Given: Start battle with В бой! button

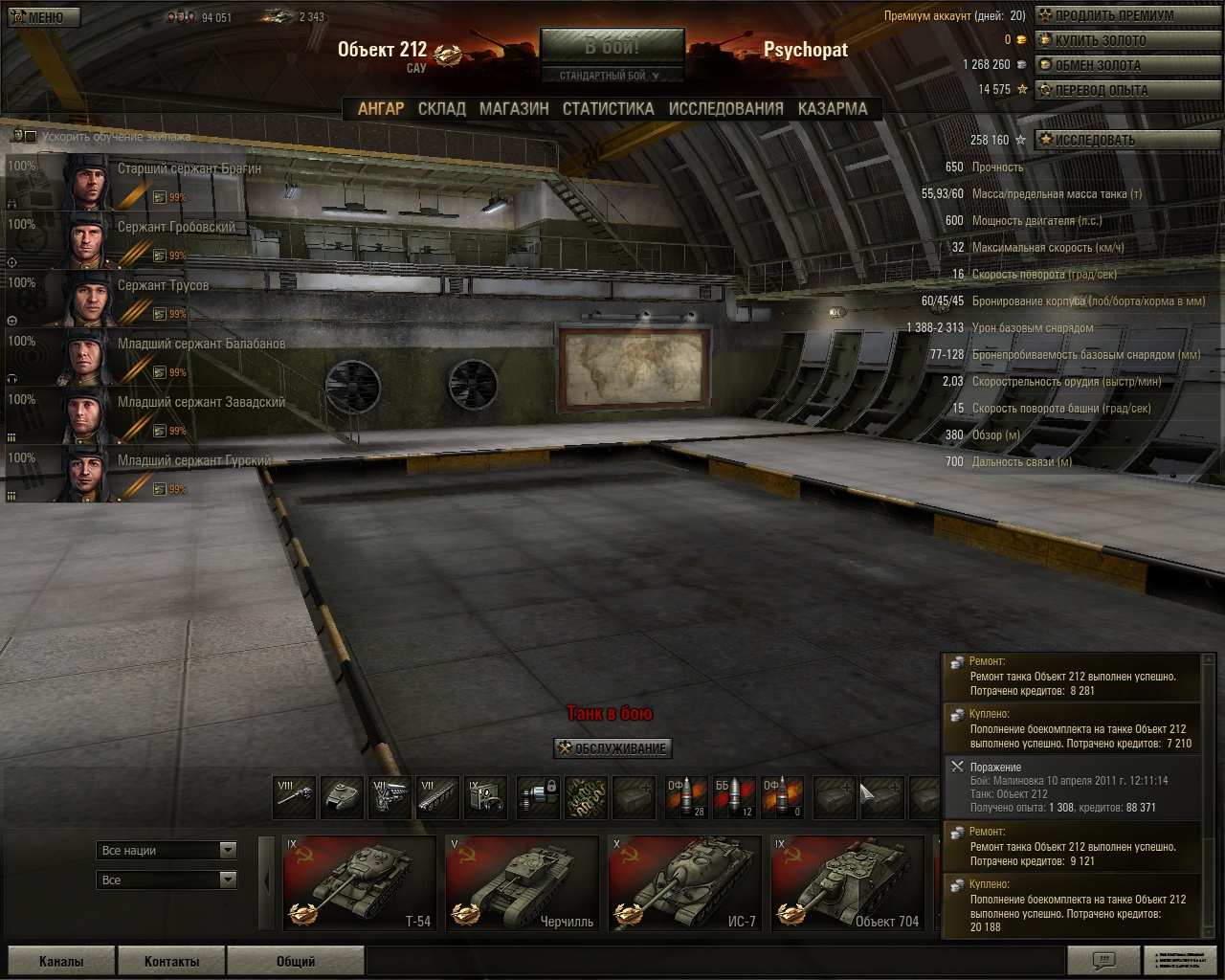Looking at the screenshot, I should (612, 46).
